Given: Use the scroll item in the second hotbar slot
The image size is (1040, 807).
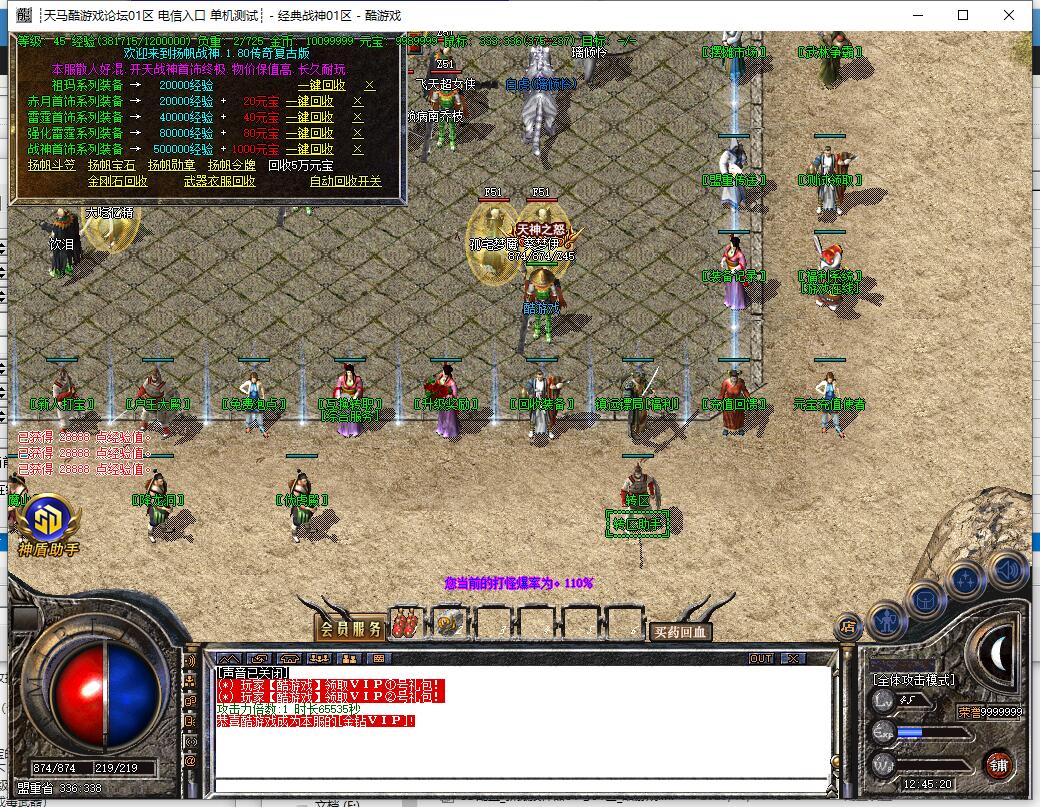Looking at the screenshot, I should tap(447, 624).
